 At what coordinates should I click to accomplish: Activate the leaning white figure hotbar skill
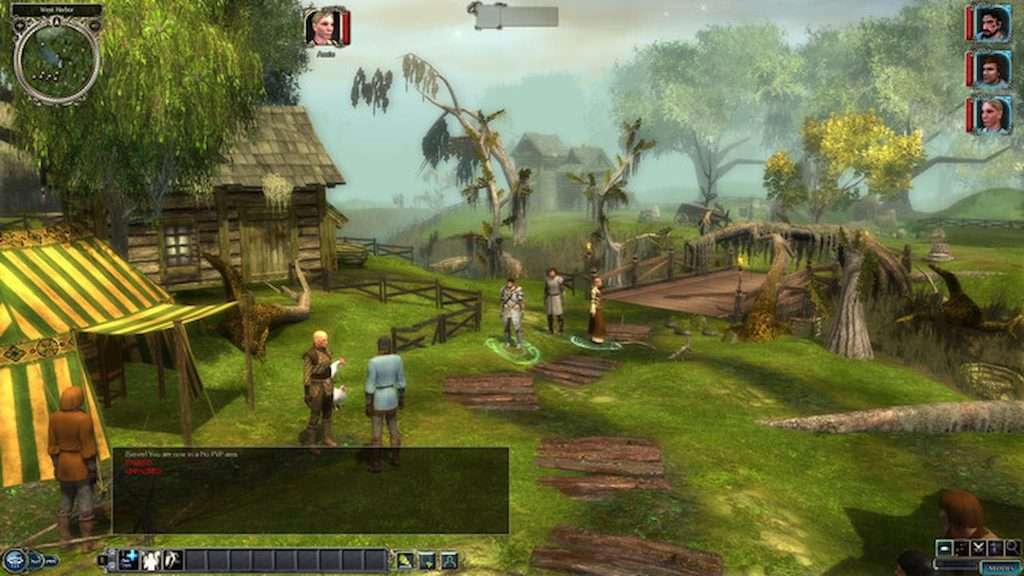coord(172,560)
